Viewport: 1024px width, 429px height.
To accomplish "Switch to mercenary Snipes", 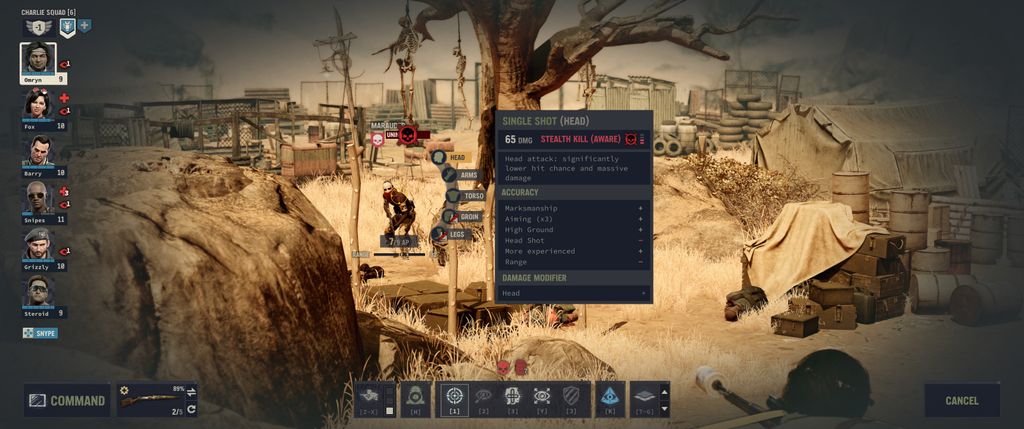I will click(x=37, y=197).
